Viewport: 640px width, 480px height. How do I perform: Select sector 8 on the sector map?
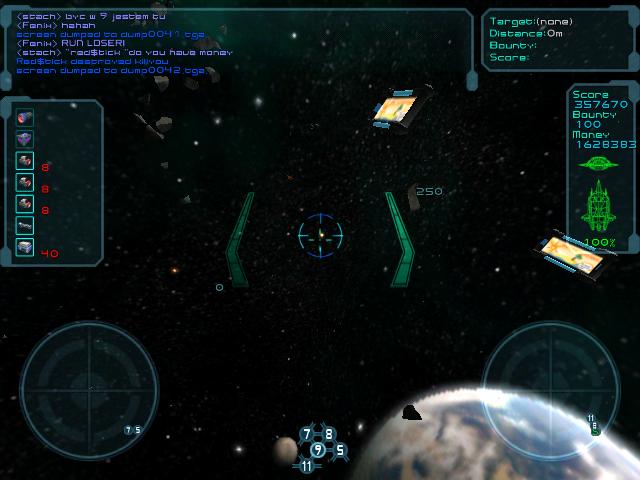tap(329, 435)
